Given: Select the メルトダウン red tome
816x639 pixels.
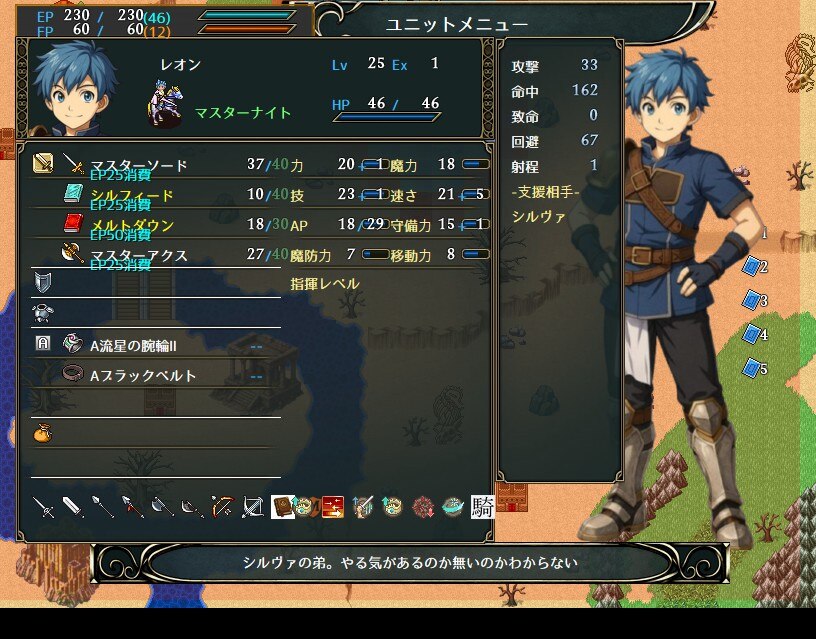Looking at the screenshot, I should coord(131,225).
